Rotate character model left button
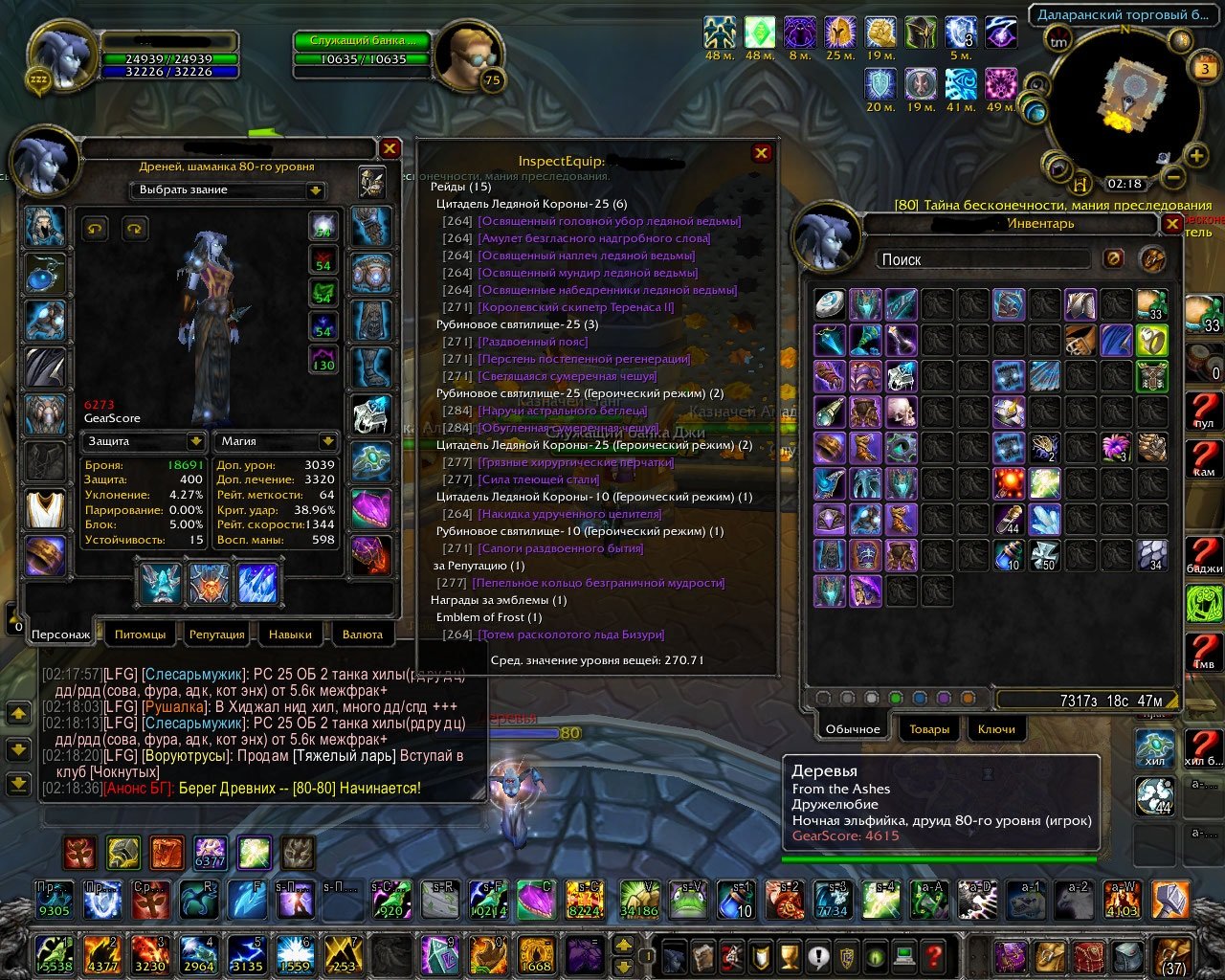Viewport: 1225px width, 980px height. pyautogui.click(x=95, y=228)
